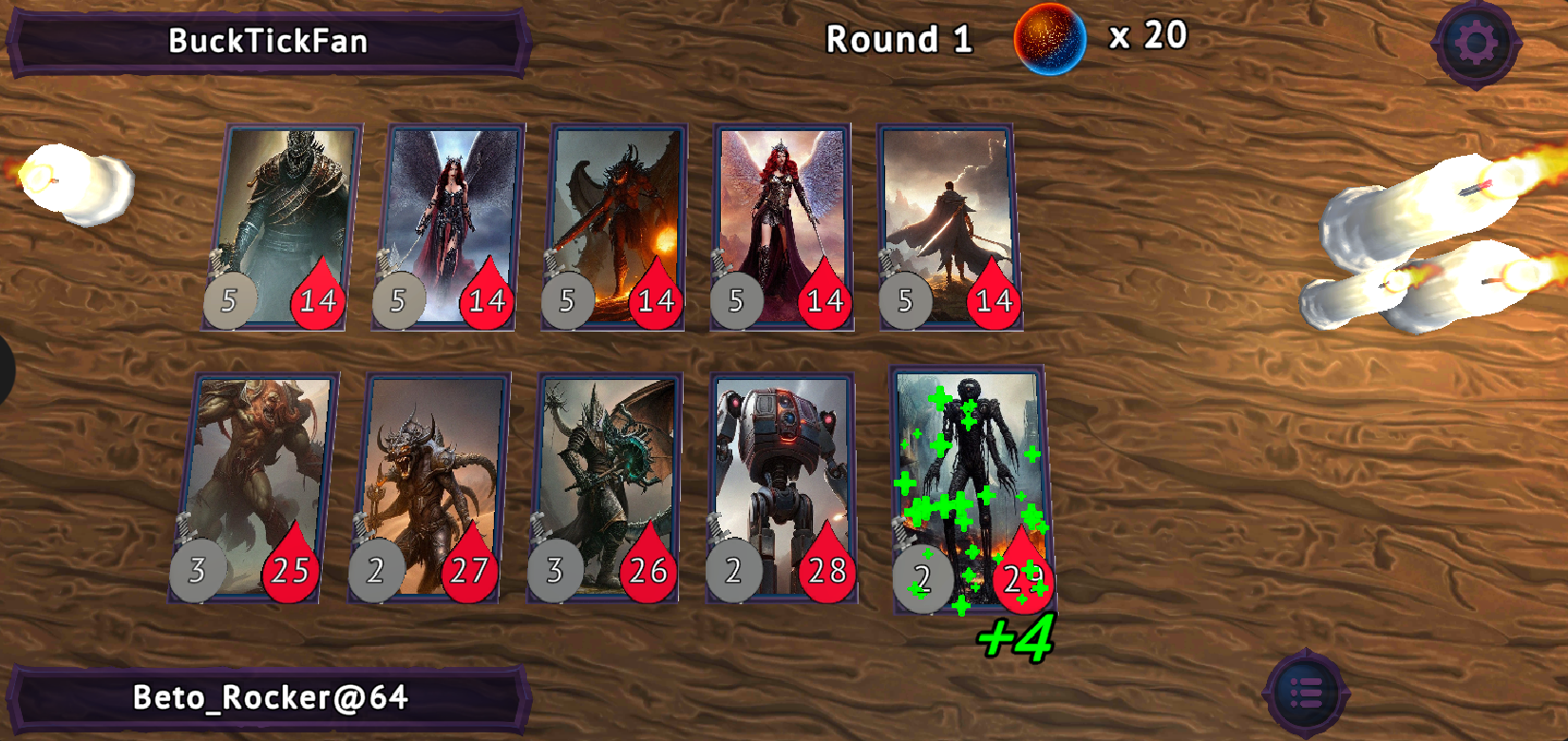The width and height of the screenshot is (1568, 741).
Task: Click the red droplet showing 25 on the ghoul card
Action: [x=288, y=570]
